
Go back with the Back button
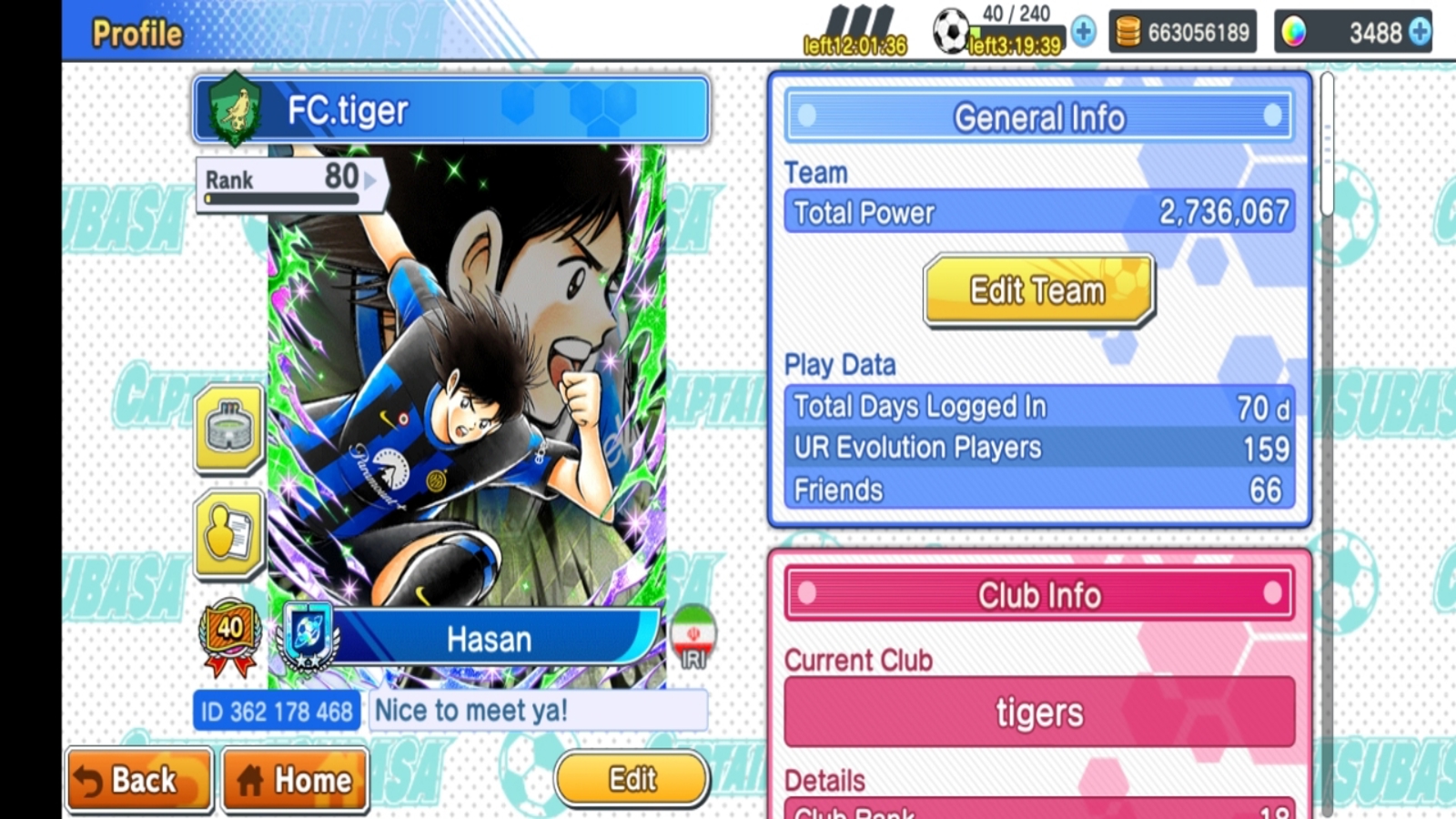(139, 780)
